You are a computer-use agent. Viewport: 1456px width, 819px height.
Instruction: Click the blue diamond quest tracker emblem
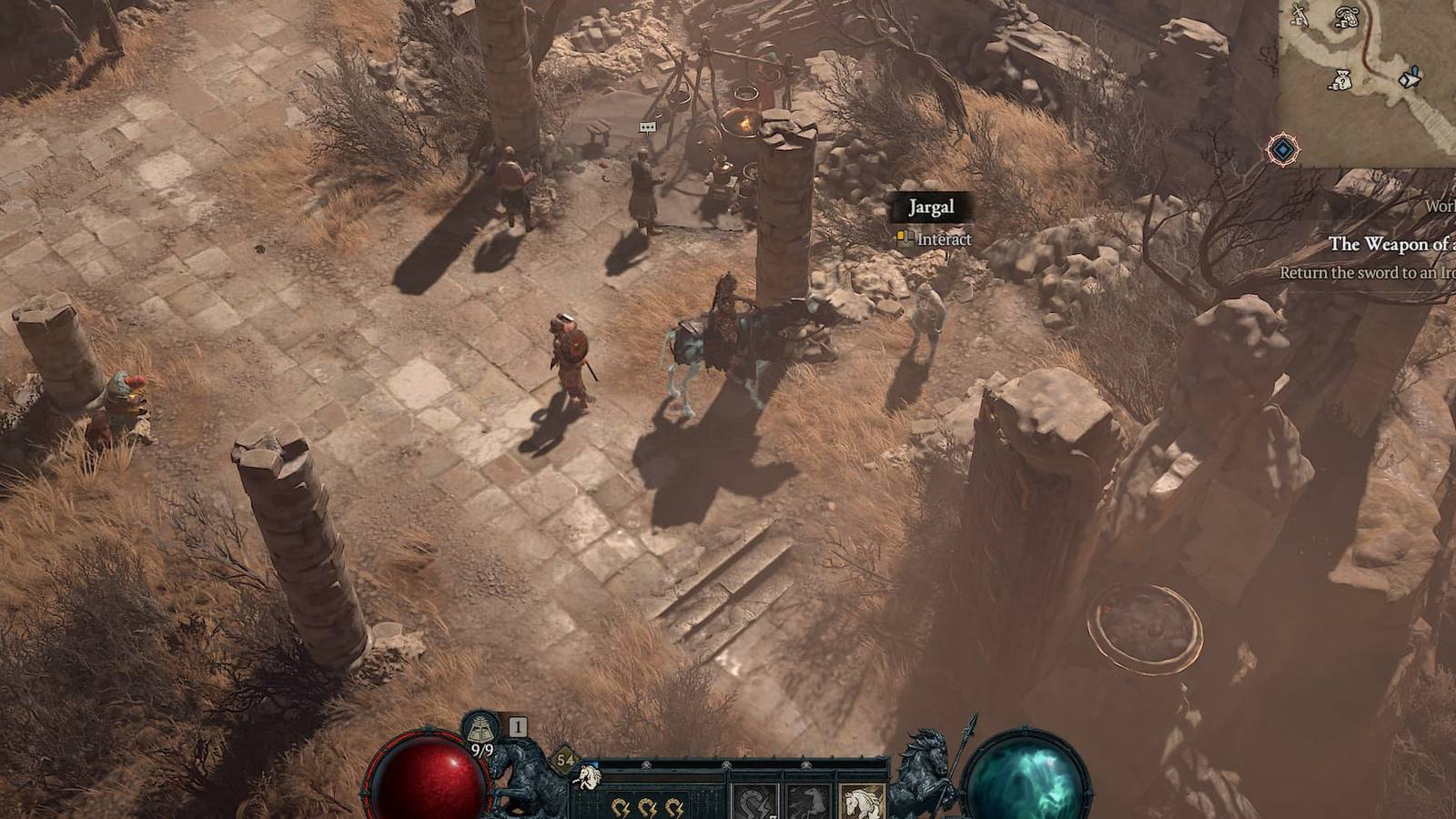pyautogui.click(x=1282, y=147)
